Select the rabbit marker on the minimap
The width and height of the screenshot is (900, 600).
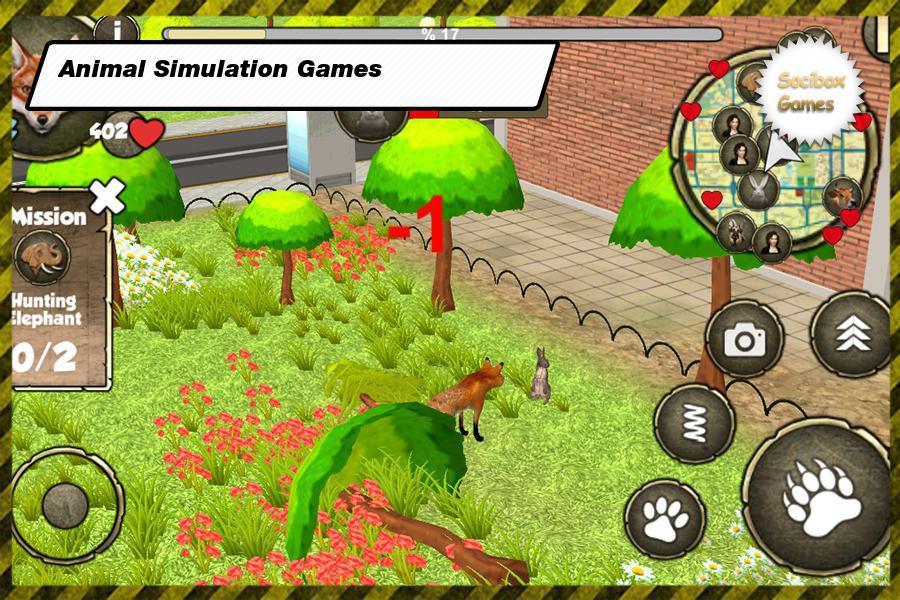pyautogui.click(x=757, y=188)
